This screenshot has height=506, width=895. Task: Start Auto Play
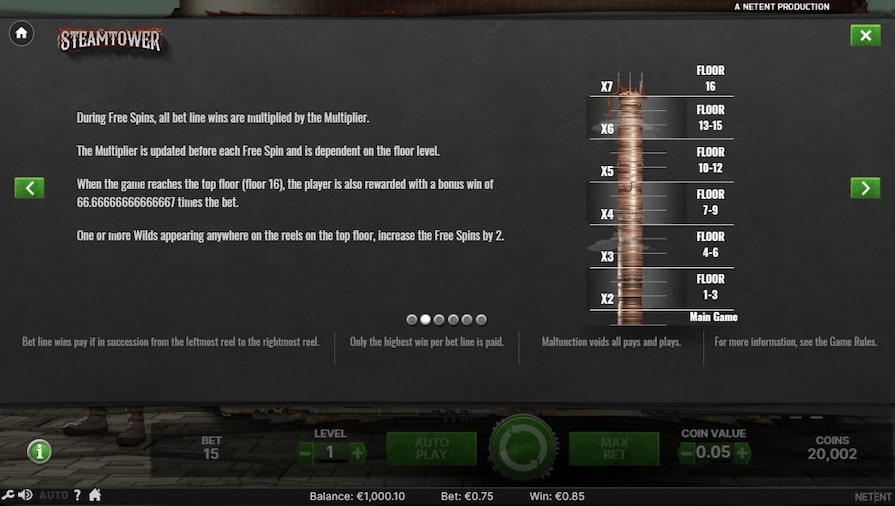431,449
